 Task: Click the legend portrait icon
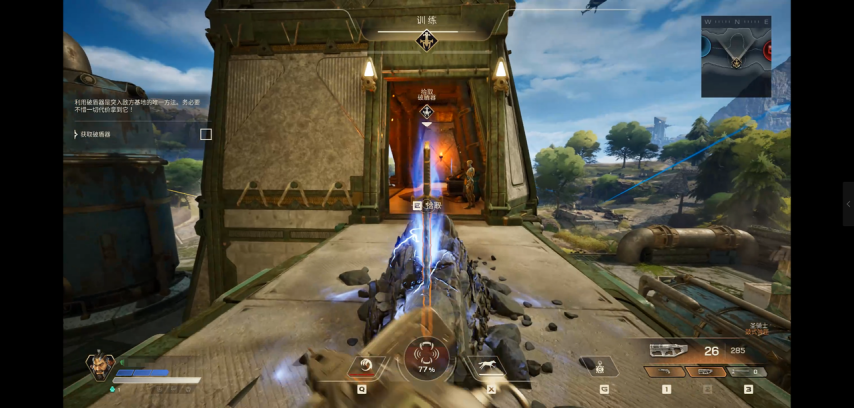click(100, 366)
